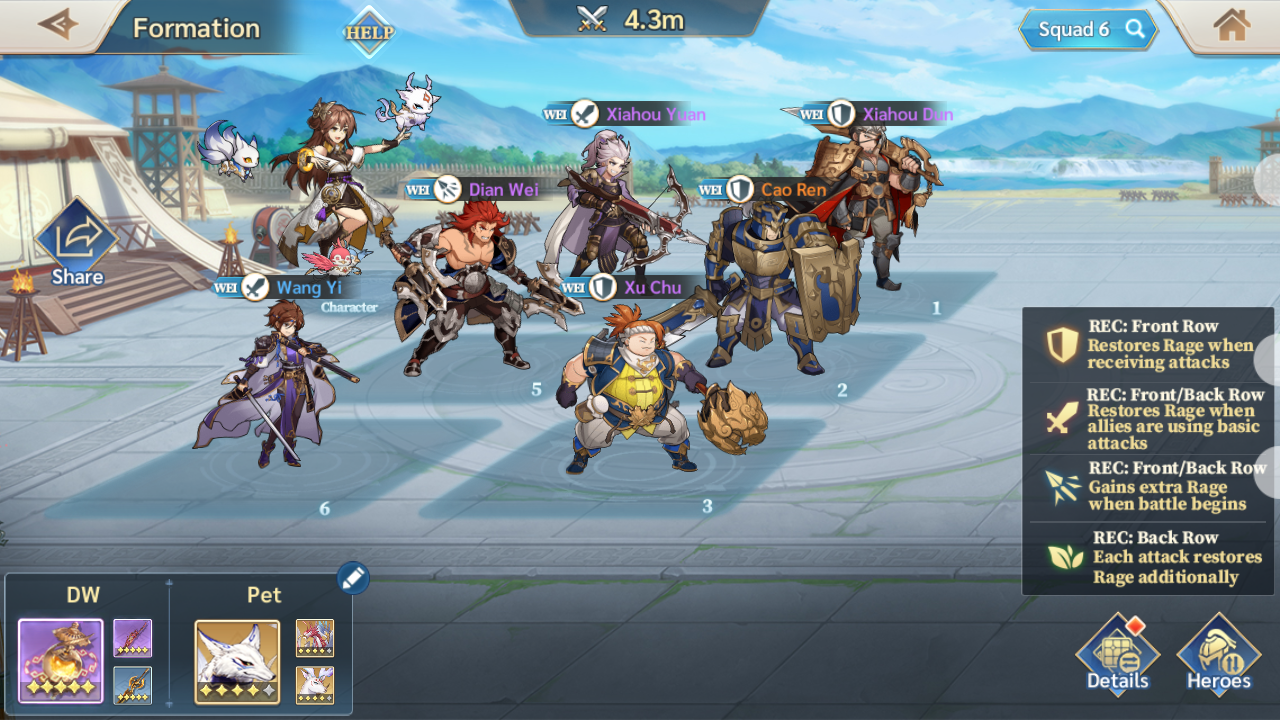The width and height of the screenshot is (1280, 720).
Task: Select the main divine weapon gourd slot
Action: tap(60, 660)
